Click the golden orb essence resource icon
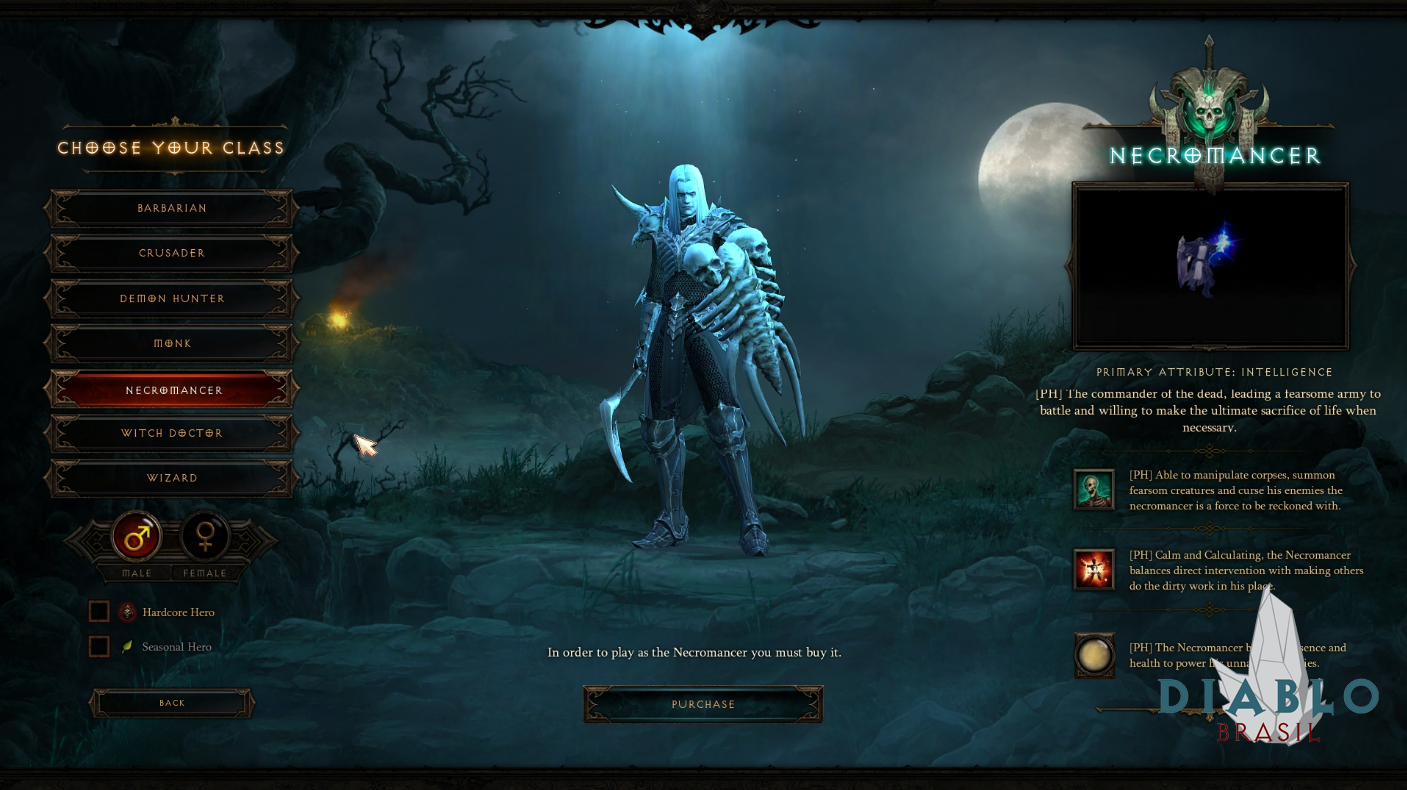Viewport: 1407px width, 790px height. tap(1093, 655)
